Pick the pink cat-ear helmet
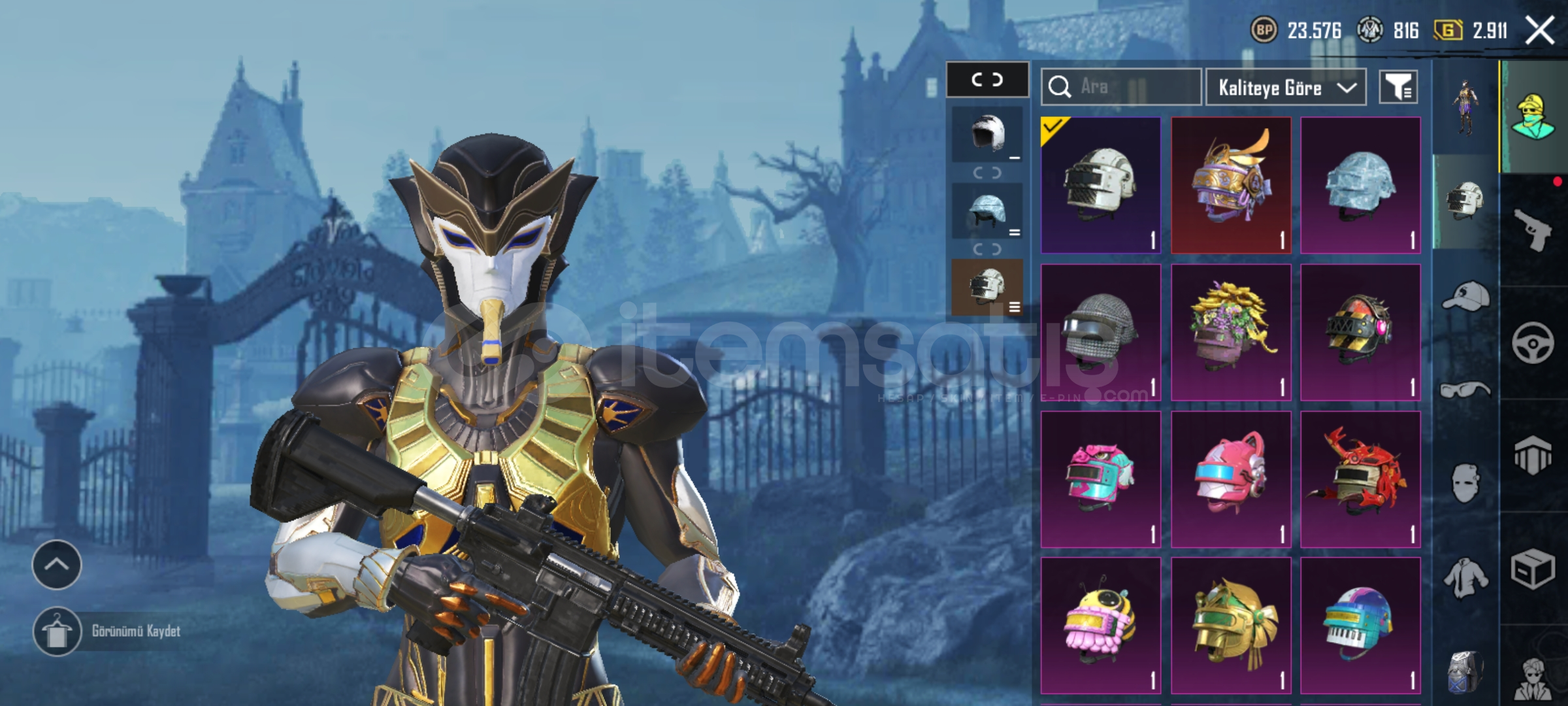 pyautogui.click(x=1231, y=479)
